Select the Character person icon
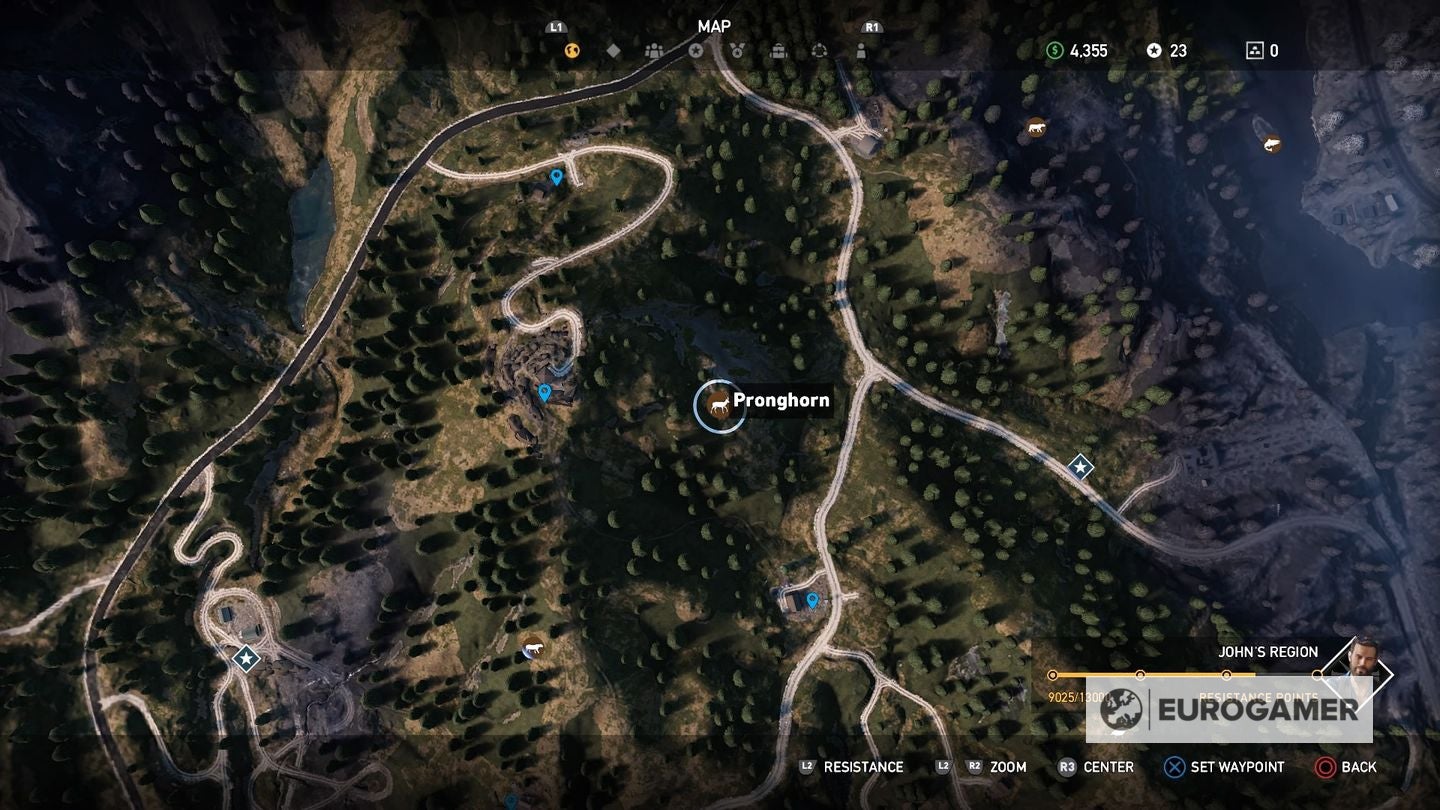This screenshot has height=810, width=1440. [862, 50]
